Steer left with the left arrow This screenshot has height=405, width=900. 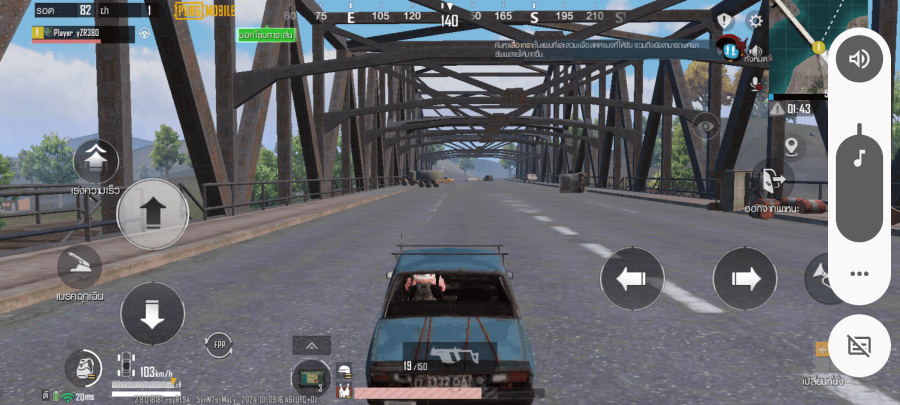[x=632, y=278]
